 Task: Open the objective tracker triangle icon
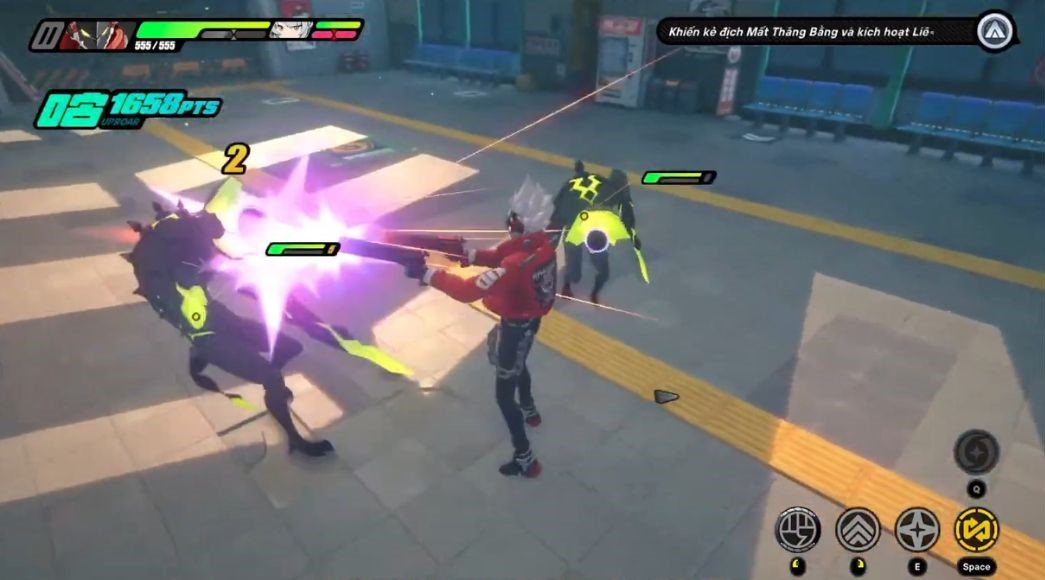995,30
